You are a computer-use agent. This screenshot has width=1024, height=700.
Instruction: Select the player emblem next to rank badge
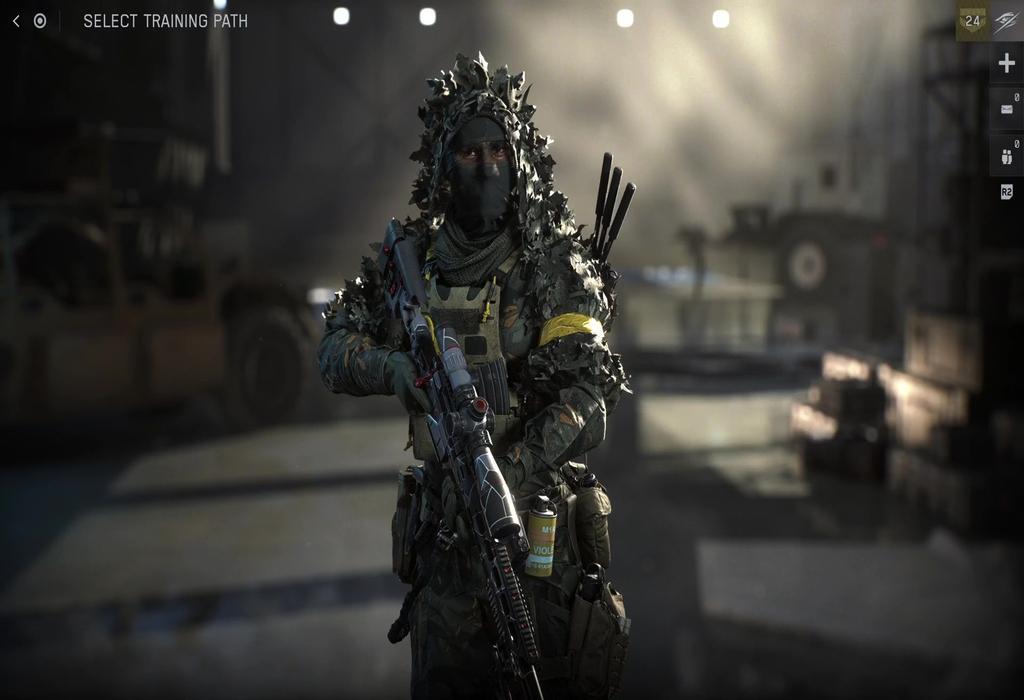[x=1006, y=22]
